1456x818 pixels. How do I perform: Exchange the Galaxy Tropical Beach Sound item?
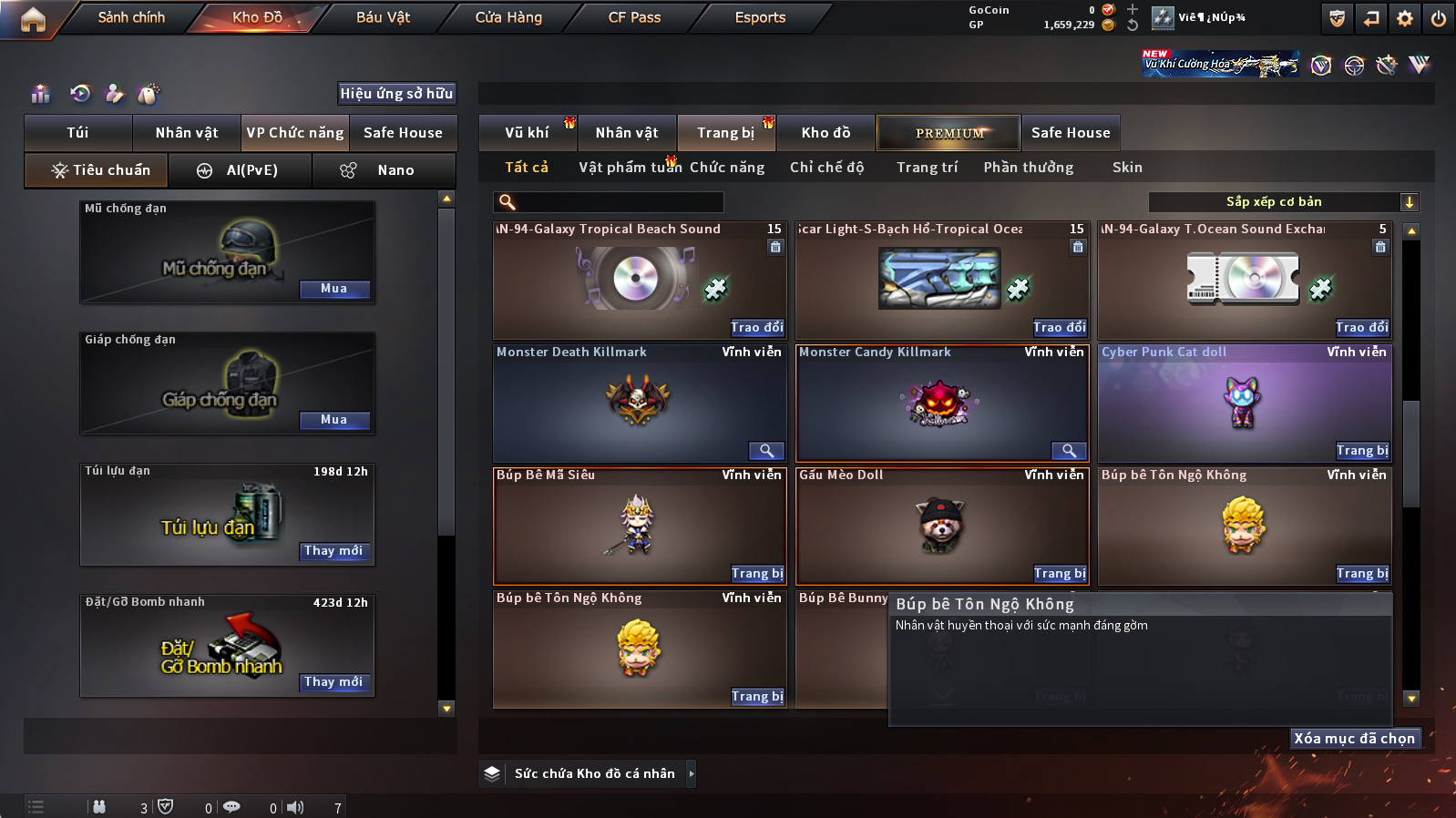pyautogui.click(x=757, y=328)
